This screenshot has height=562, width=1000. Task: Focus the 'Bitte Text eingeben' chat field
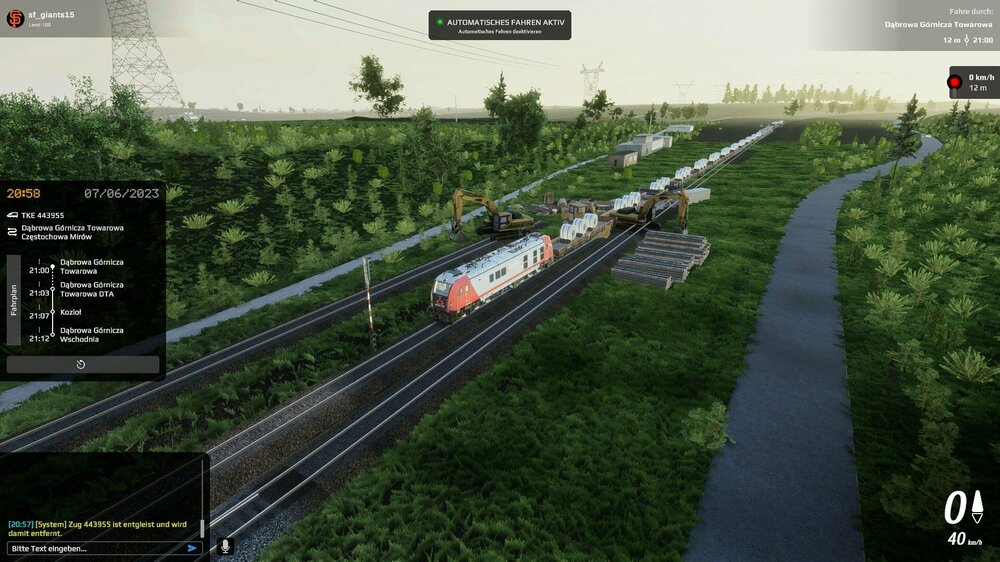pos(95,548)
